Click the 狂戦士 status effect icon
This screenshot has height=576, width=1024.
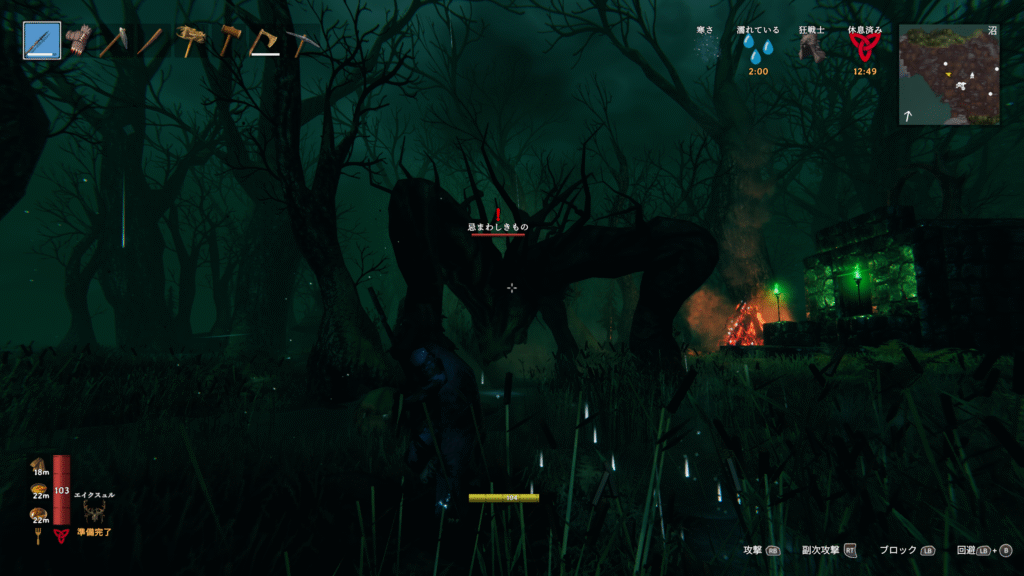[811, 50]
